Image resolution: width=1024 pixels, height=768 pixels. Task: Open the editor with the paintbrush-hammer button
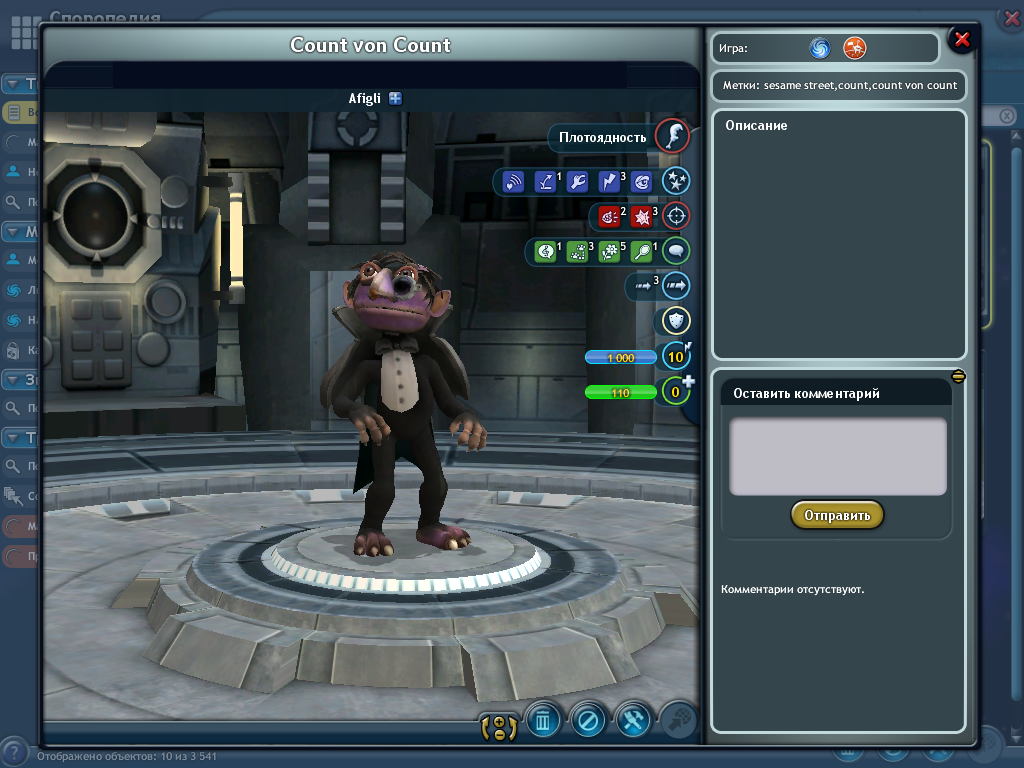pyautogui.click(x=634, y=720)
